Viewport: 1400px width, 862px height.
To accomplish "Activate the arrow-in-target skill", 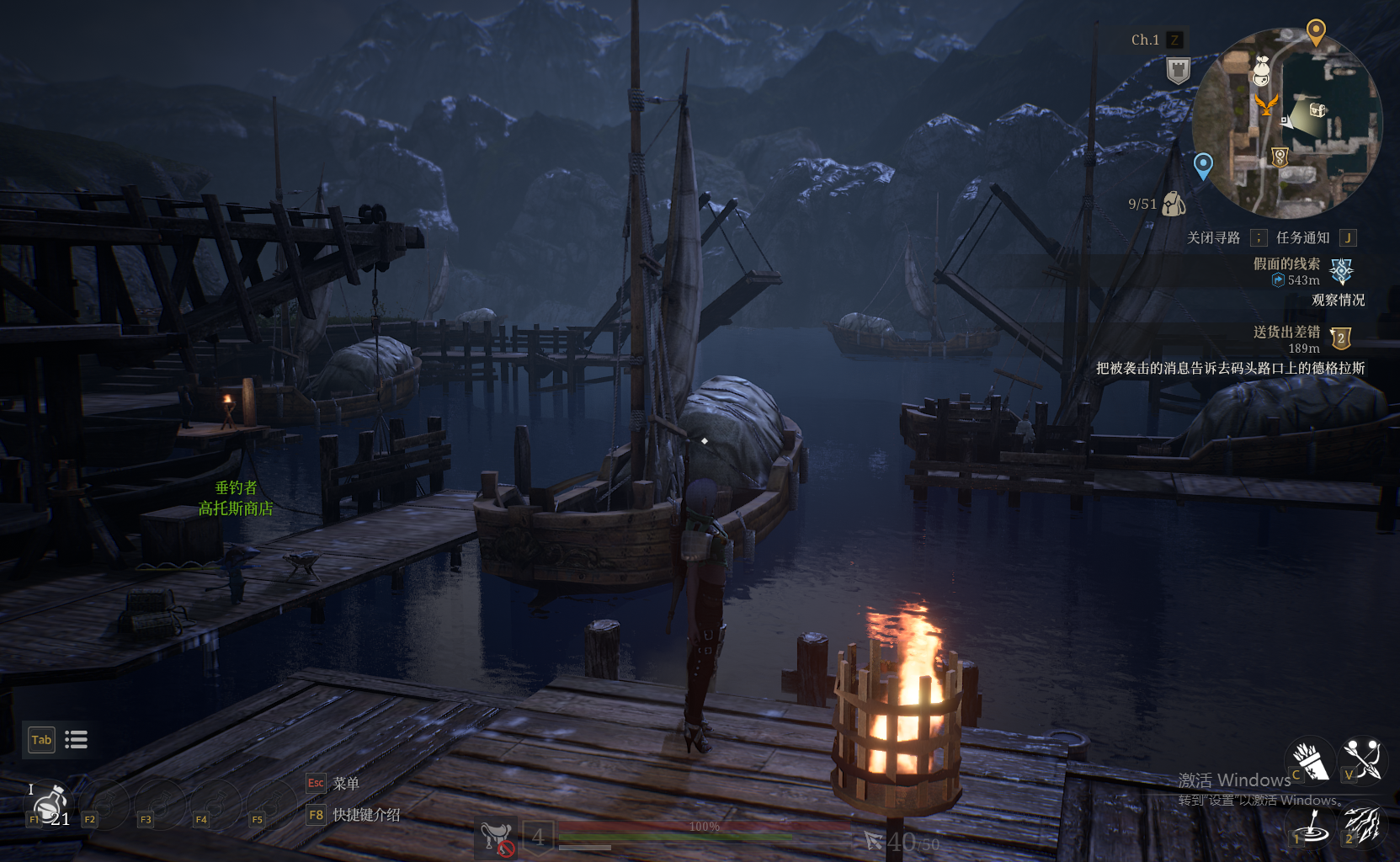I will [1310, 825].
